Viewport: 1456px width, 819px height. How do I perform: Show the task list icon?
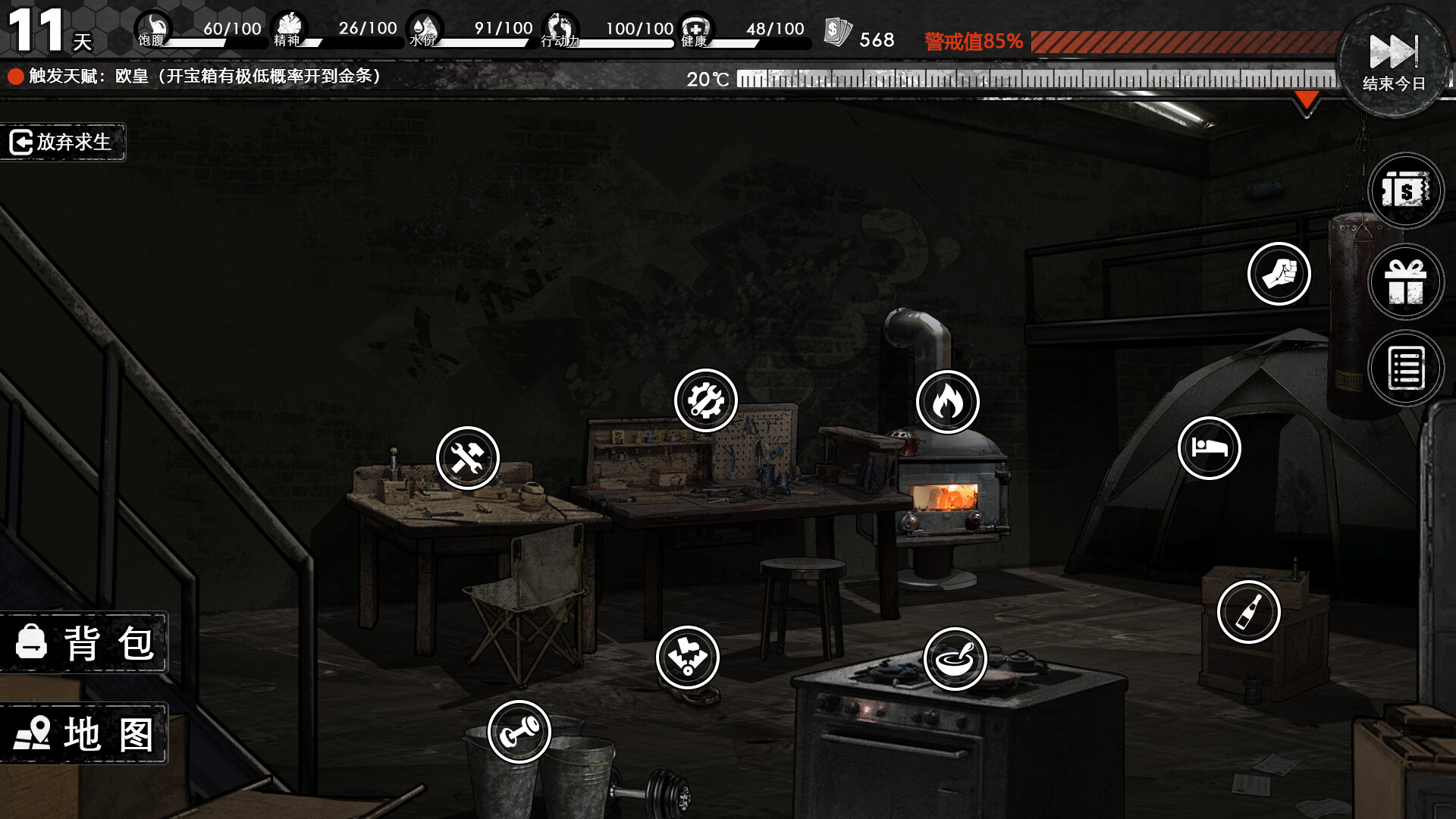click(x=1406, y=369)
